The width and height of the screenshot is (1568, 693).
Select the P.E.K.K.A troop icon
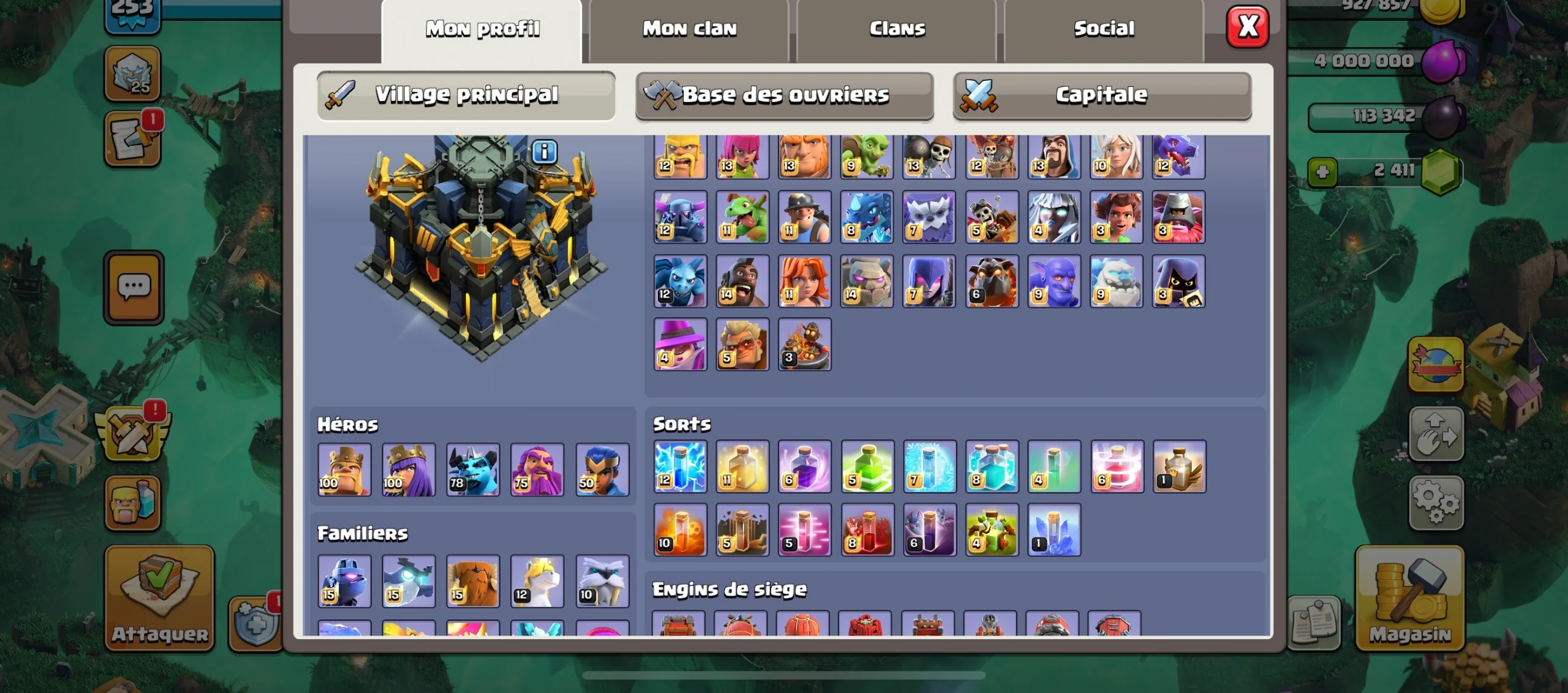[680, 219]
